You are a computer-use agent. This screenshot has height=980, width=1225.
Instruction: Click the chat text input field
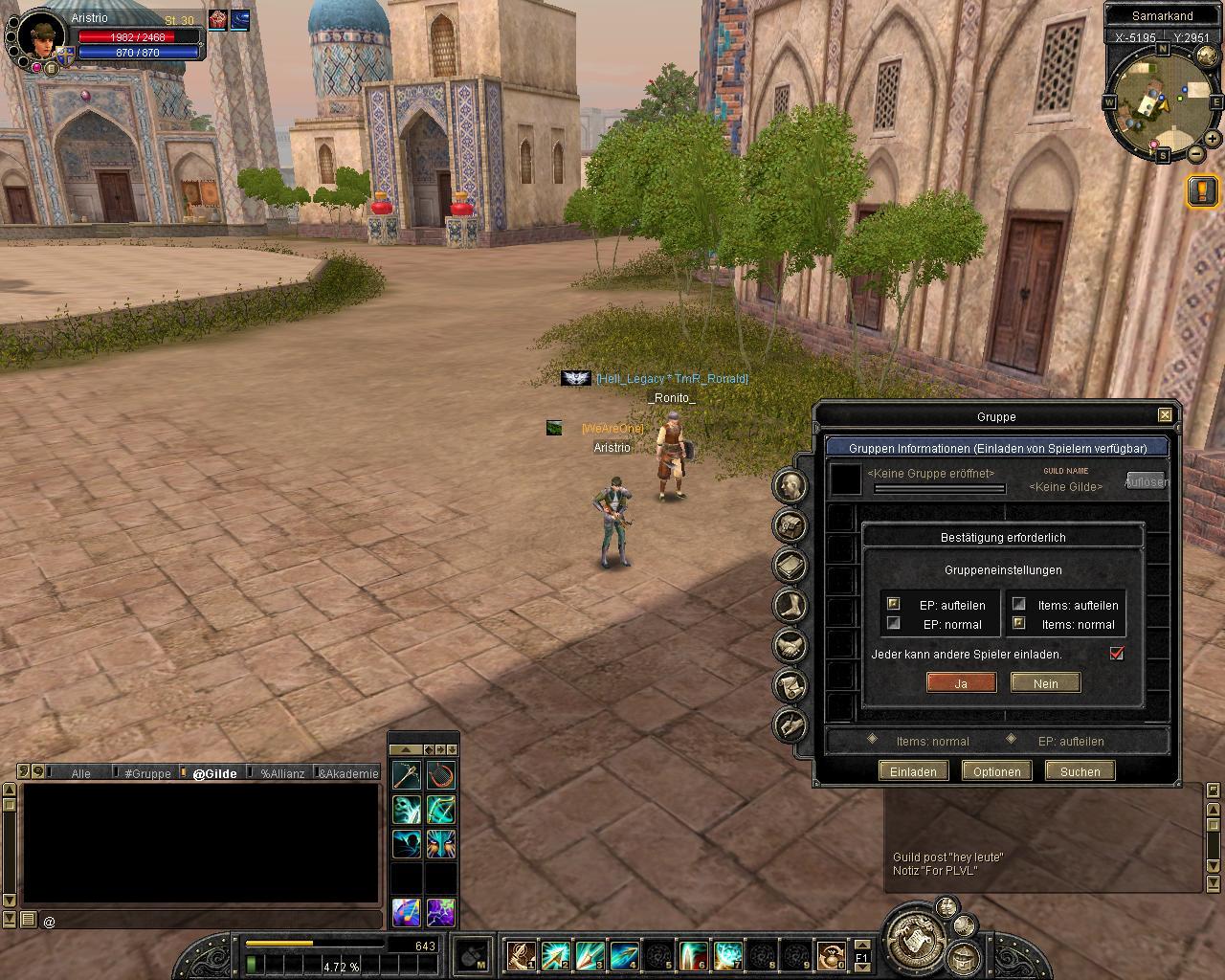pos(211,922)
